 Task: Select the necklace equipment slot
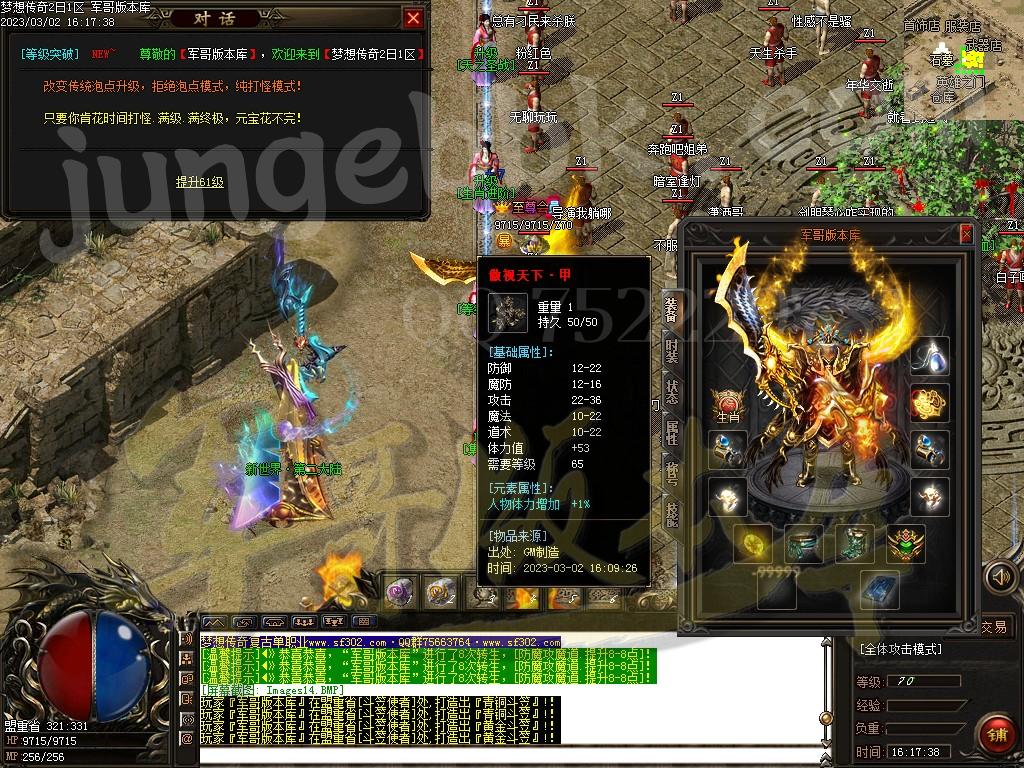930,355
